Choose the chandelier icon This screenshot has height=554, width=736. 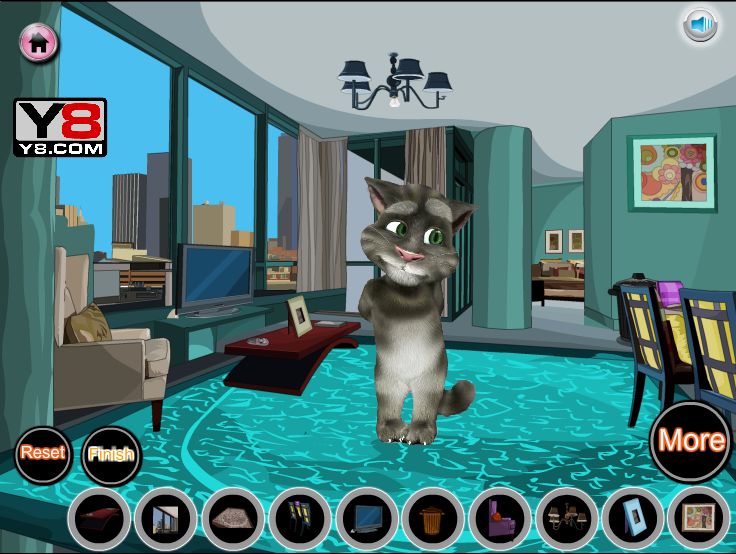[x=566, y=518]
